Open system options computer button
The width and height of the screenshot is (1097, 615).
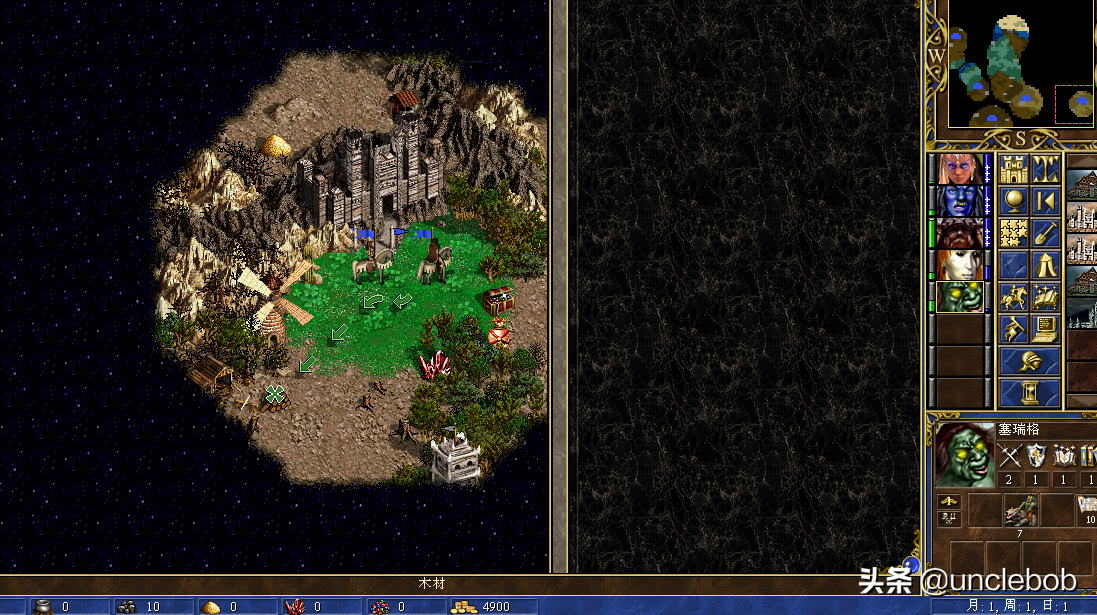[x=1046, y=329]
